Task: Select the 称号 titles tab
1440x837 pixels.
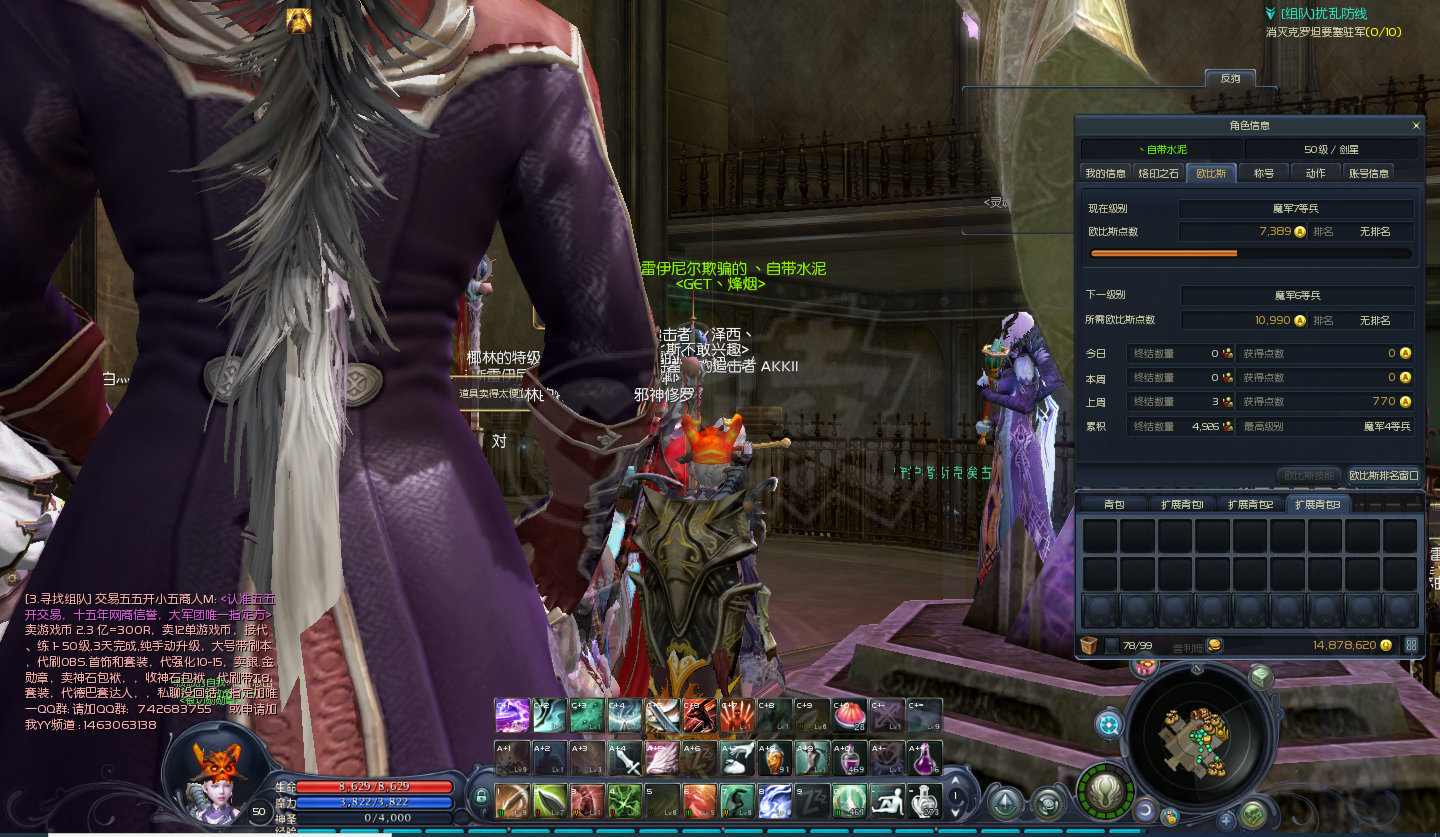Action: (1264, 173)
